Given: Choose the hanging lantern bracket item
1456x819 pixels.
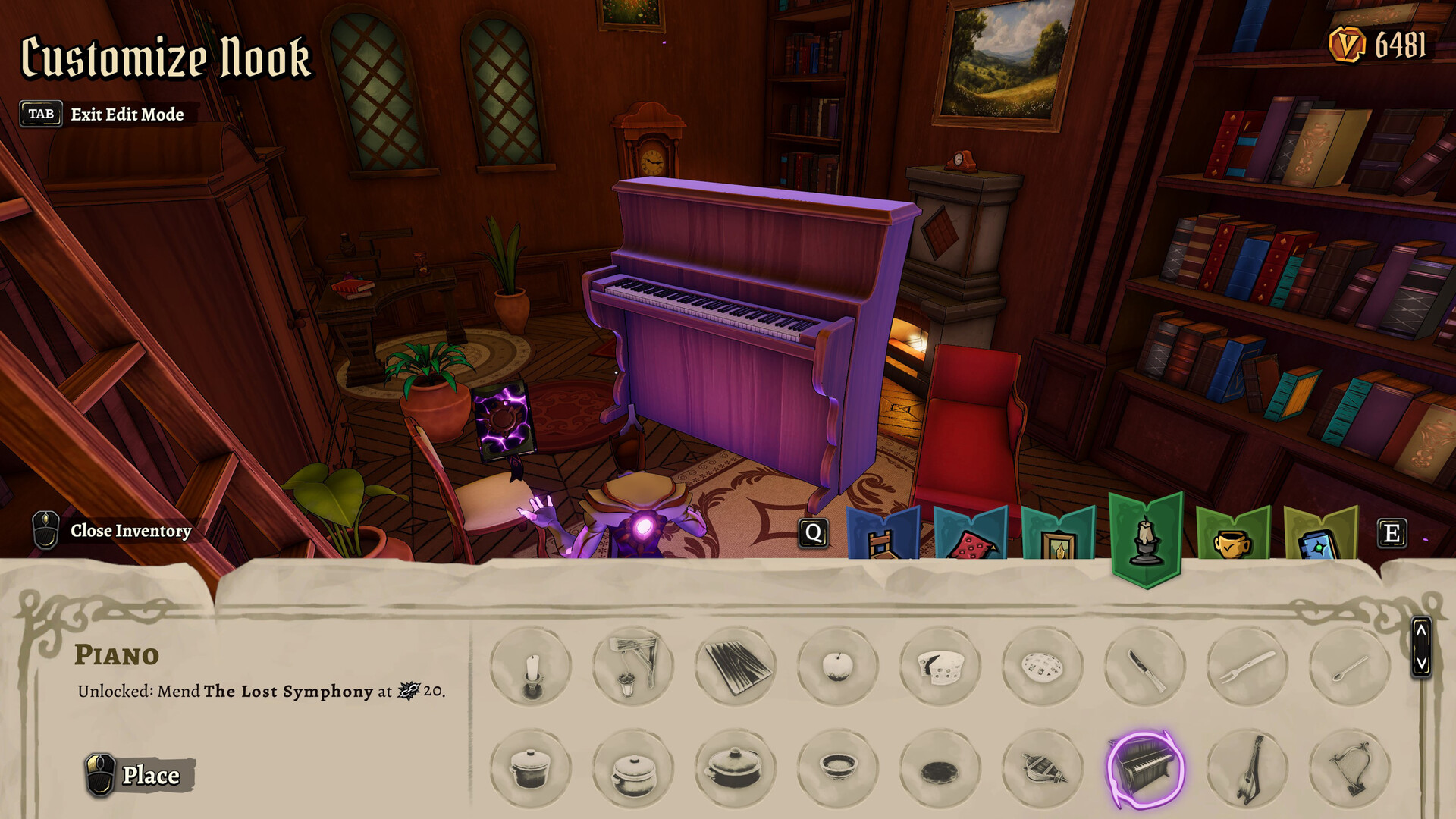Looking at the screenshot, I should pos(633,667).
